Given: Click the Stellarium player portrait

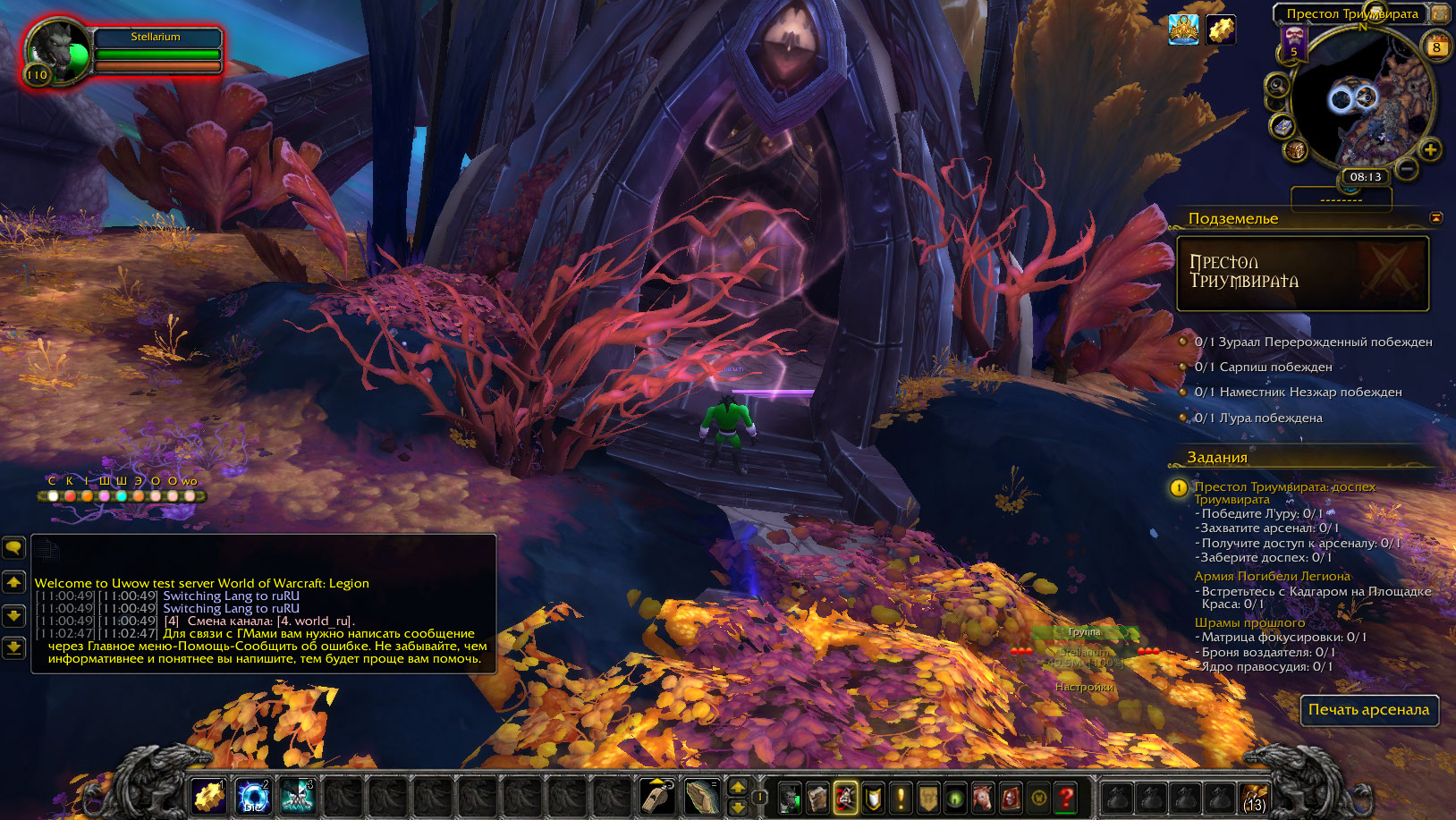Looking at the screenshot, I should pyautogui.click(x=55, y=51).
